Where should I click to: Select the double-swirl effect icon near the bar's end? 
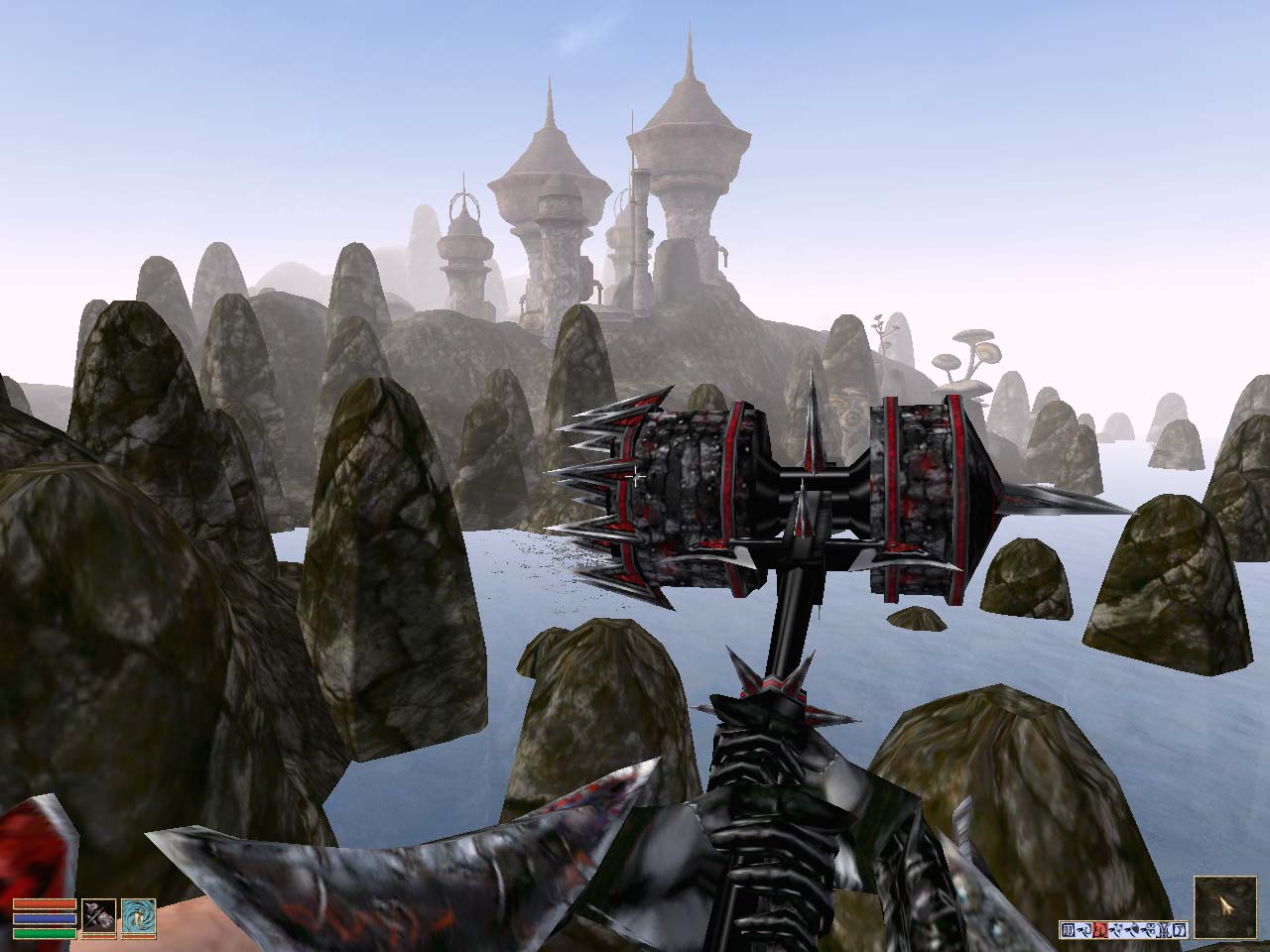[x=1150, y=929]
